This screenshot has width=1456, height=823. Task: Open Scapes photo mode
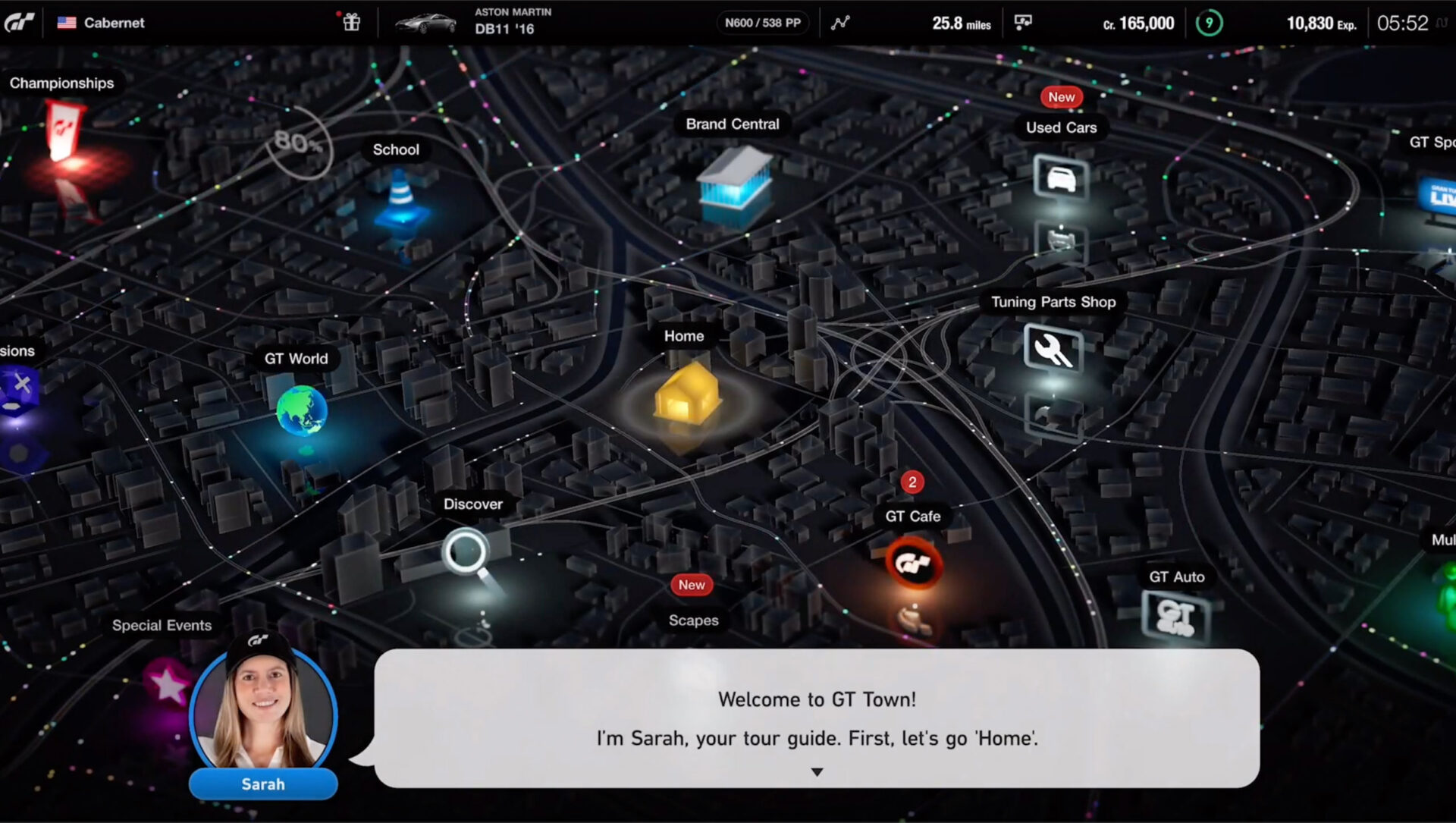[x=693, y=620]
